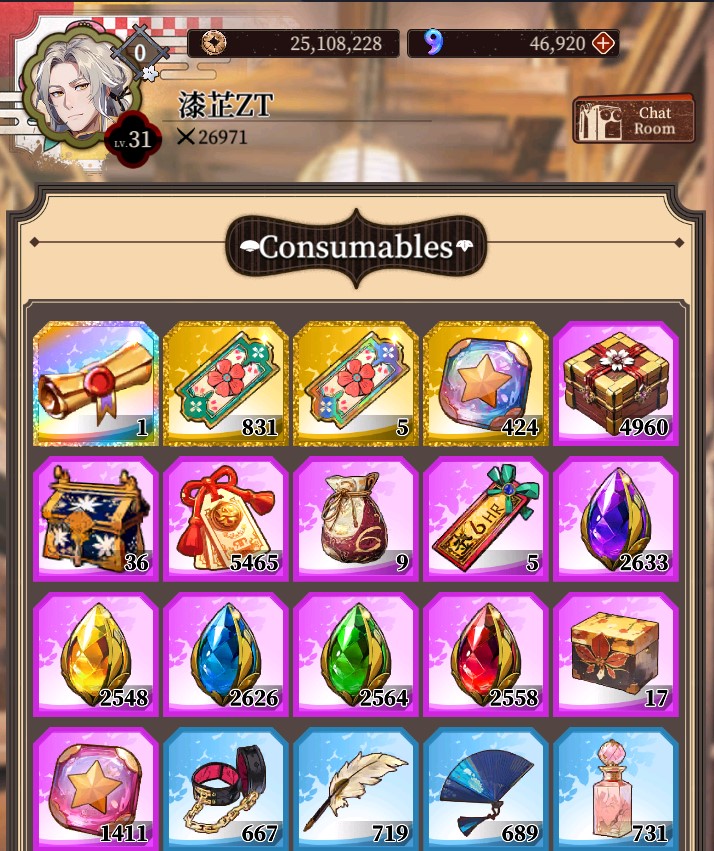This screenshot has width=714, height=851.
Task: Select the blue ornate chest item
Action: (96, 518)
